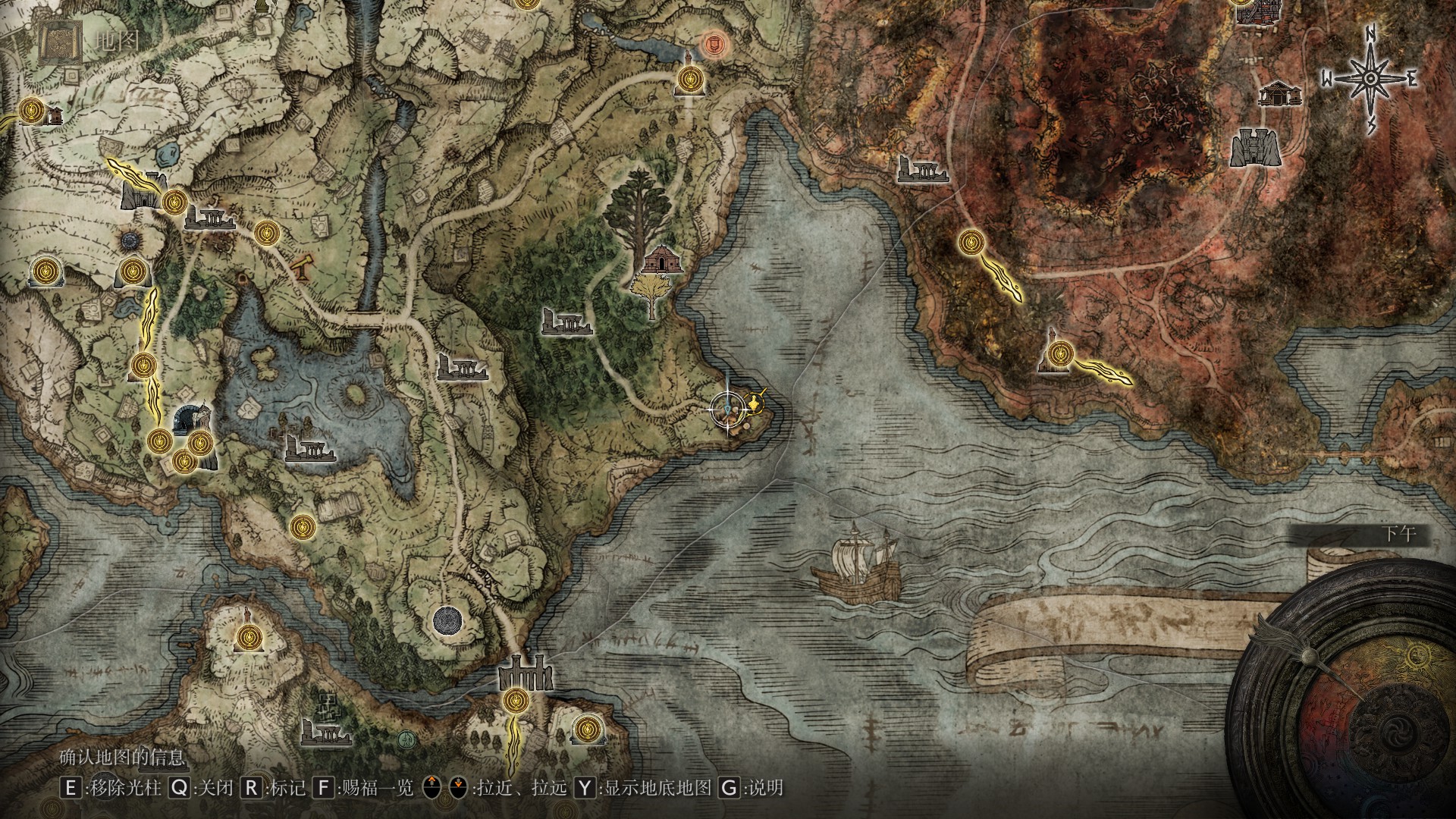Click the map book icon beside 地图
This screenshot has height=819, width=1456.
pyautogui.click(x=60, y=42)
